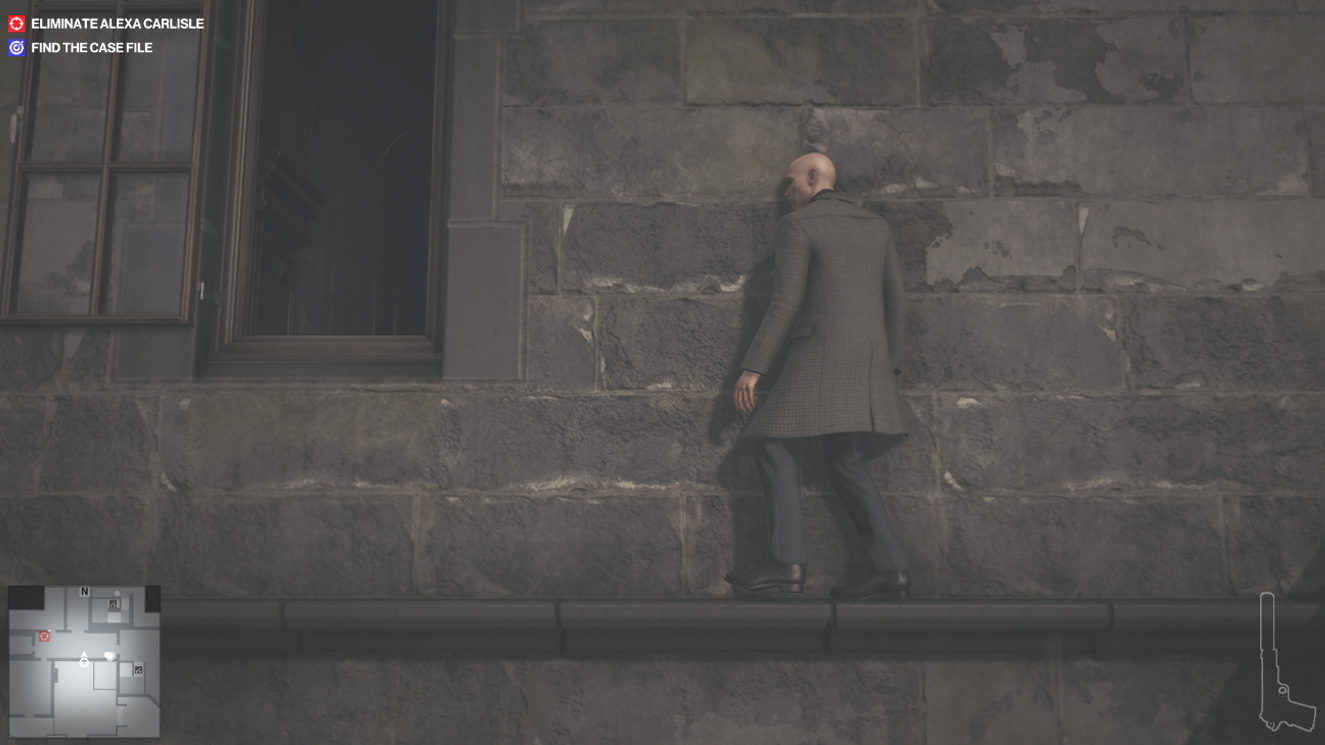Click the red target marker on minimap

44,636
